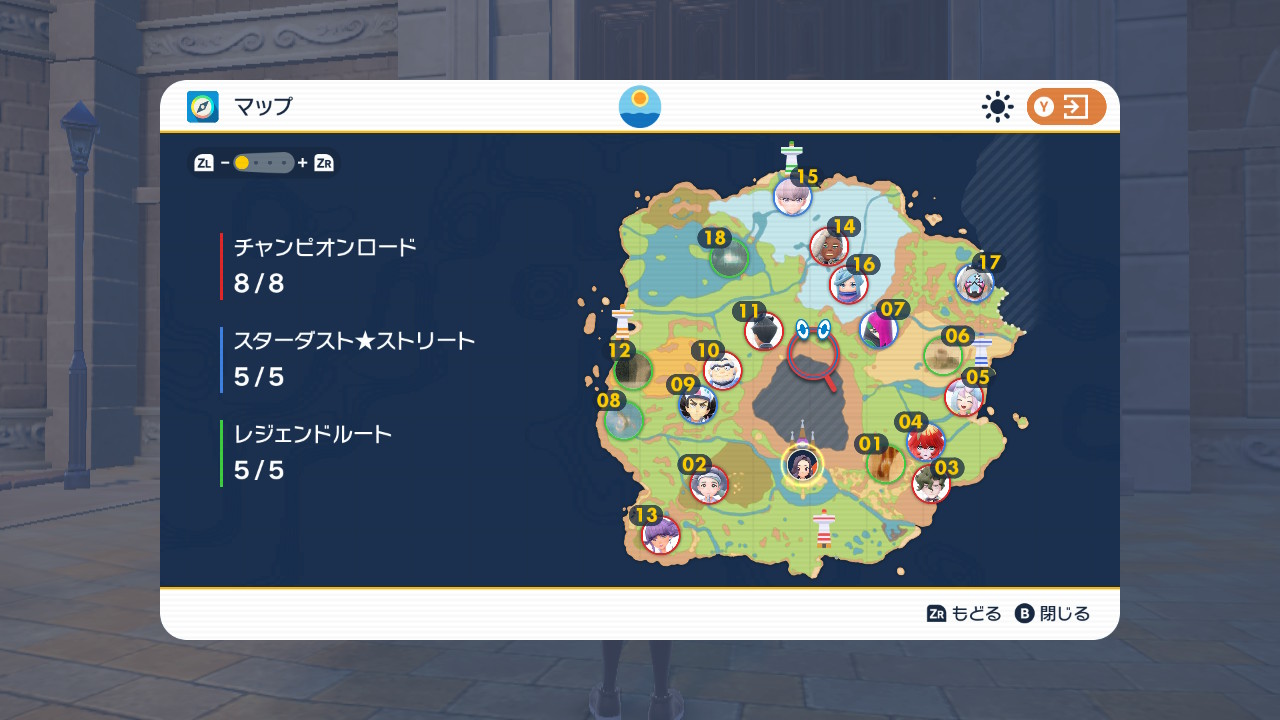Image resolution: width=1280 pixels, height=720 pixels.
Task: Choose map marker number 14
Action: [x=829, y=246]
